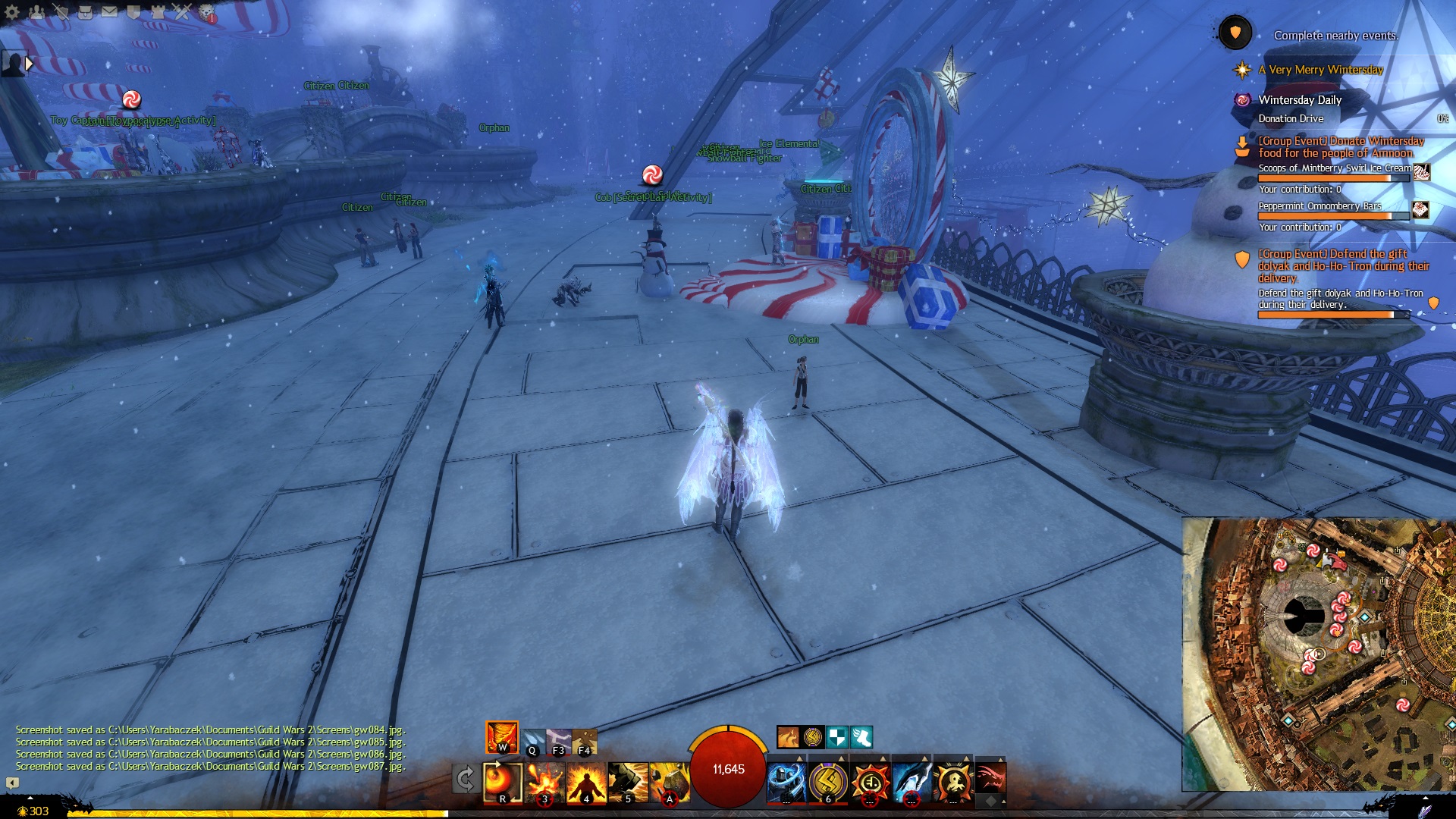Open the guild shield panel
Viewport: 1456px width, 819px height.
(x=133, y=11)
